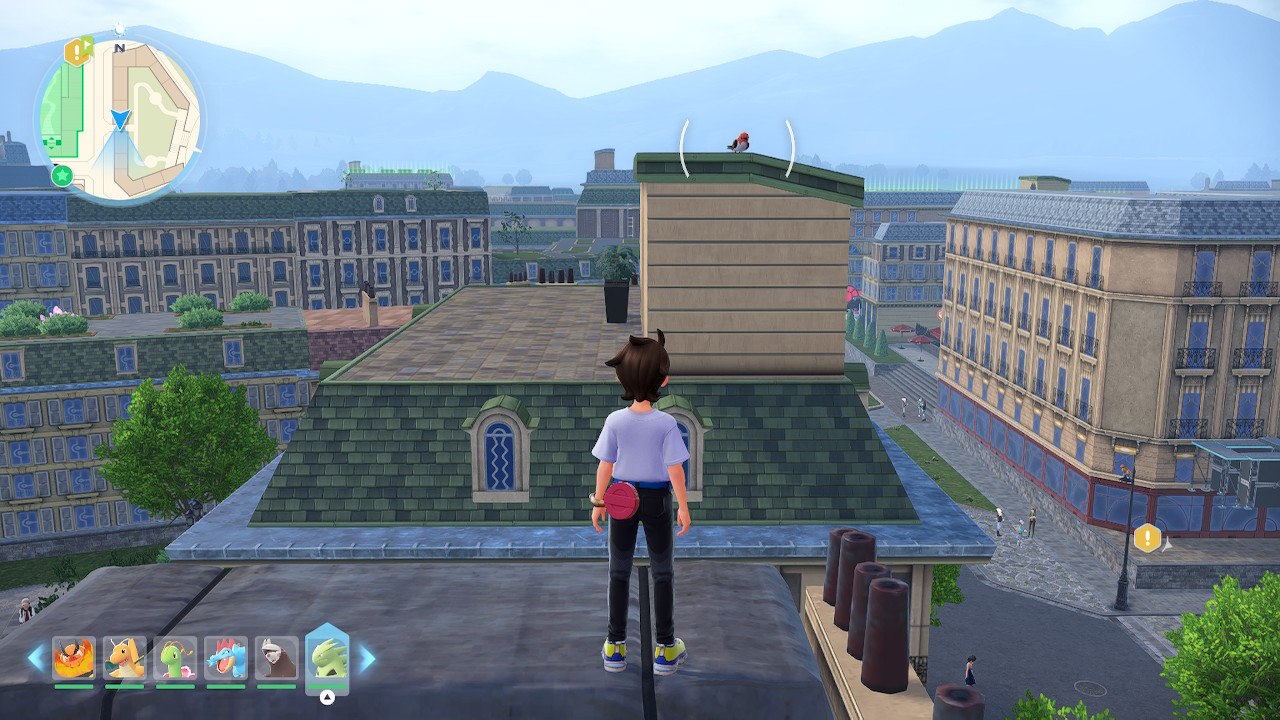Select the Excadrill party slot
Viewport: 1280px width, 720px height.
276,658
